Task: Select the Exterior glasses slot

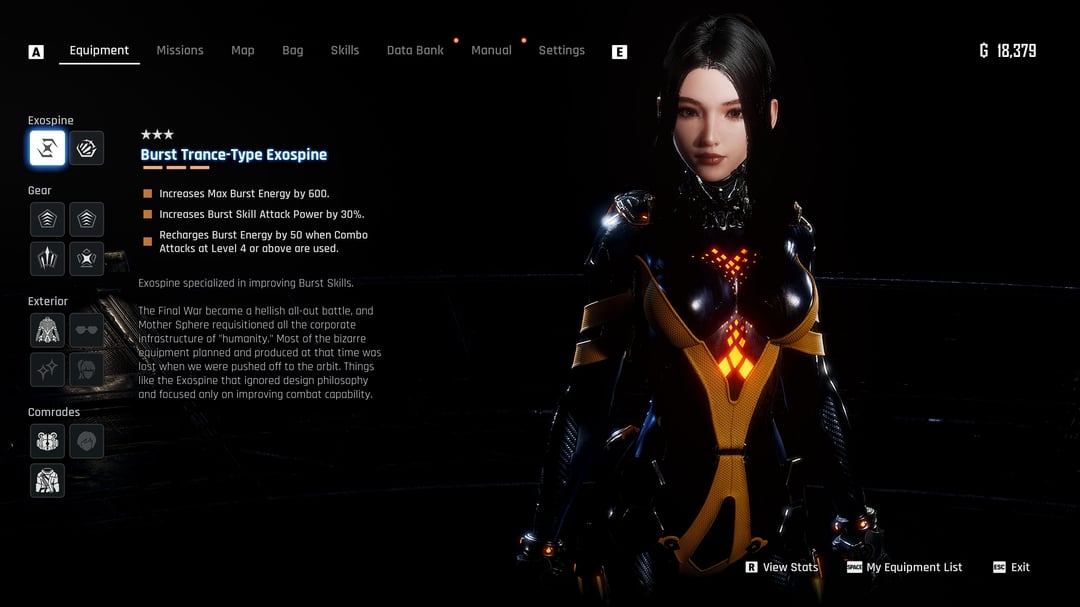Action: click(x=87, y=330)
